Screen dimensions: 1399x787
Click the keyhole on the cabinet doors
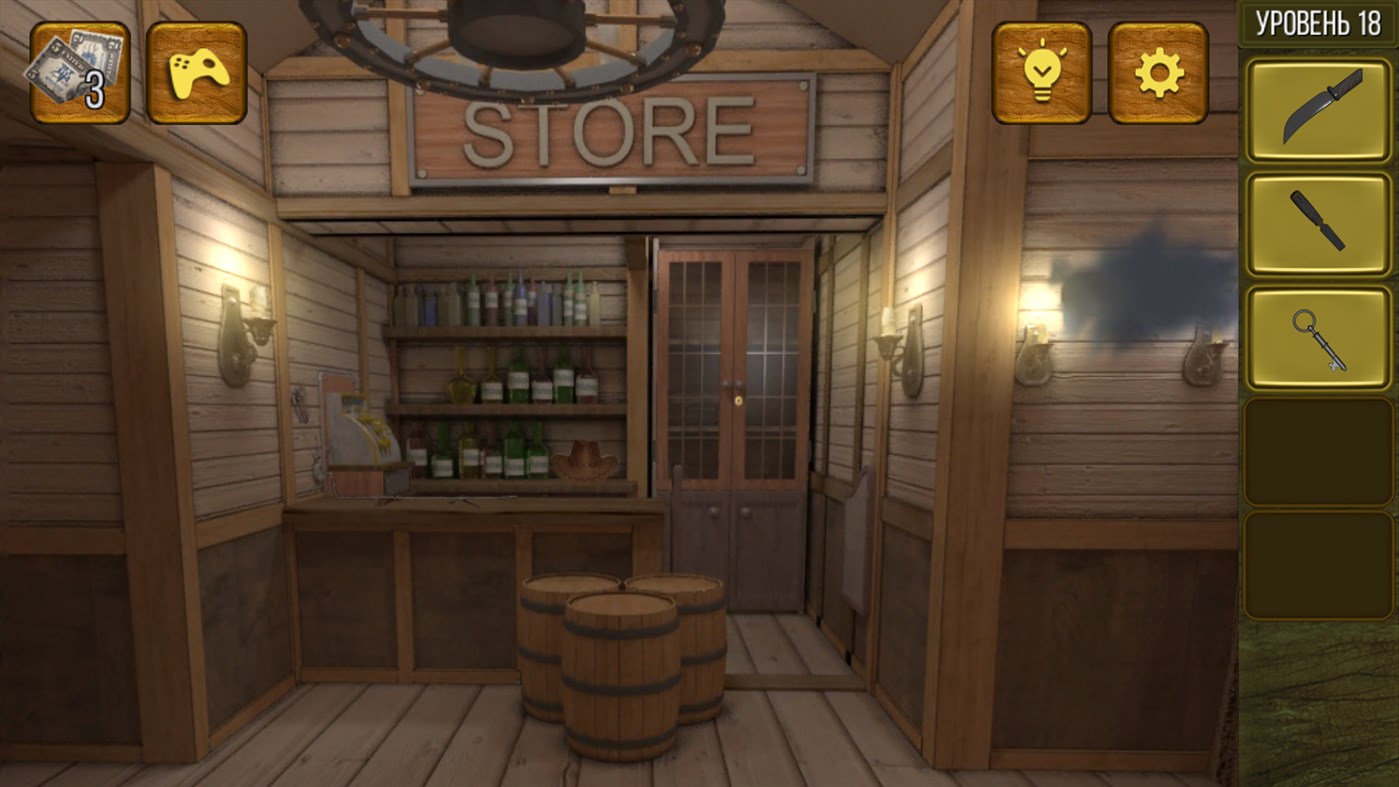click(740, 400)
